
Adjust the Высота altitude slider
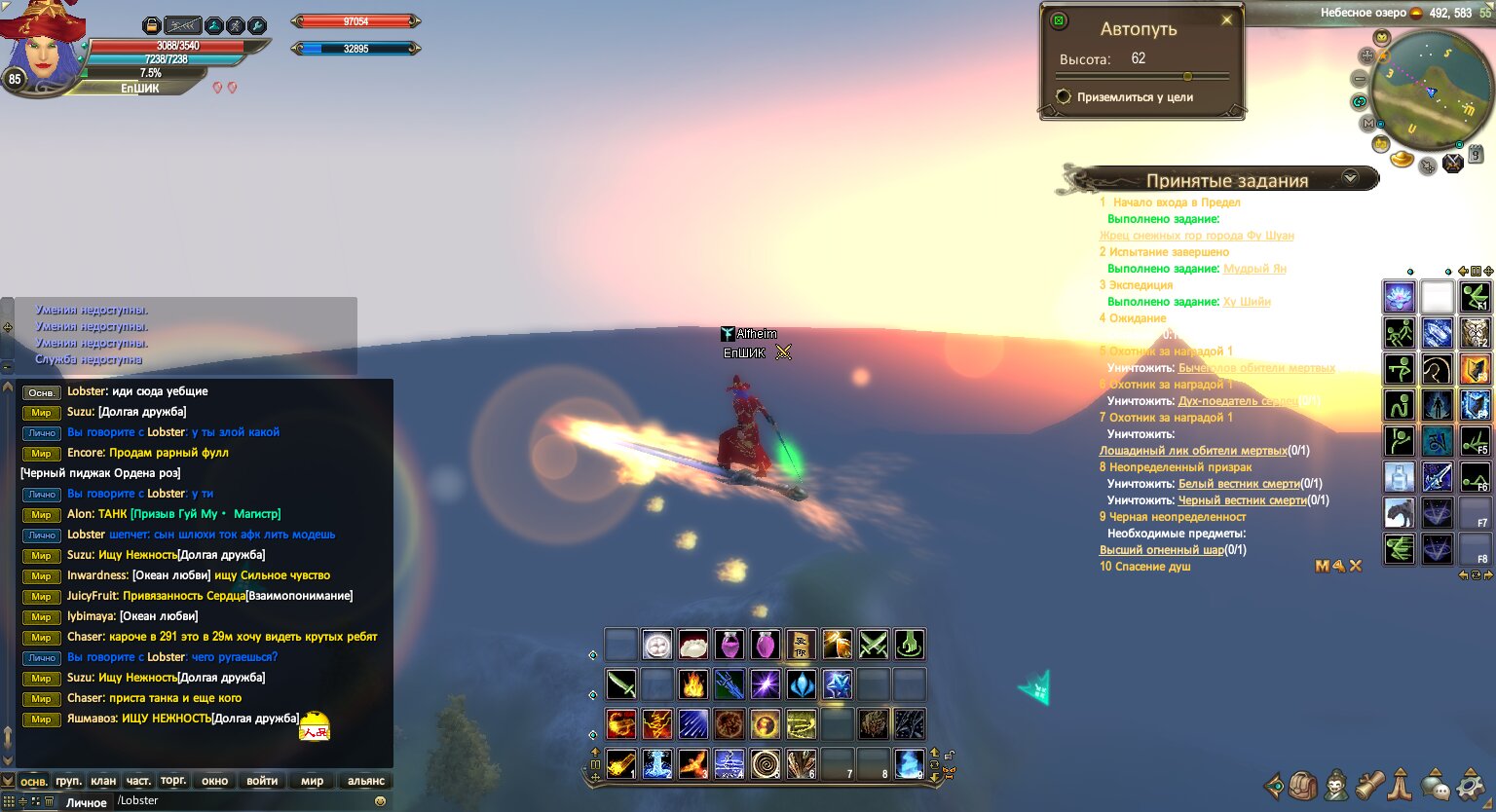tap(1187, 76)
